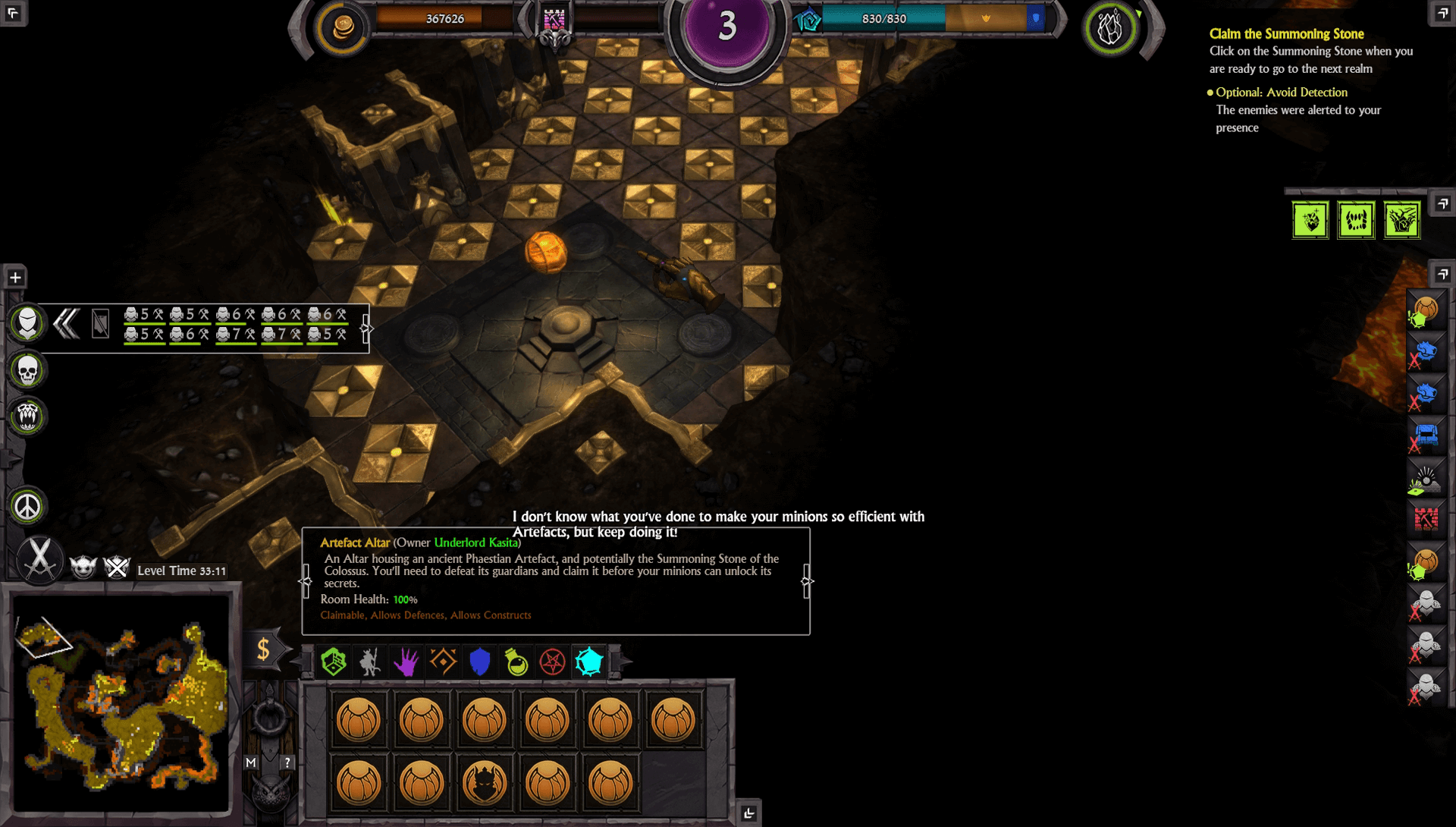This screenshot has width=1456, height=827.
Task: Open the skull minion panel
Action: pyautogui.click(x=28, y=370)
